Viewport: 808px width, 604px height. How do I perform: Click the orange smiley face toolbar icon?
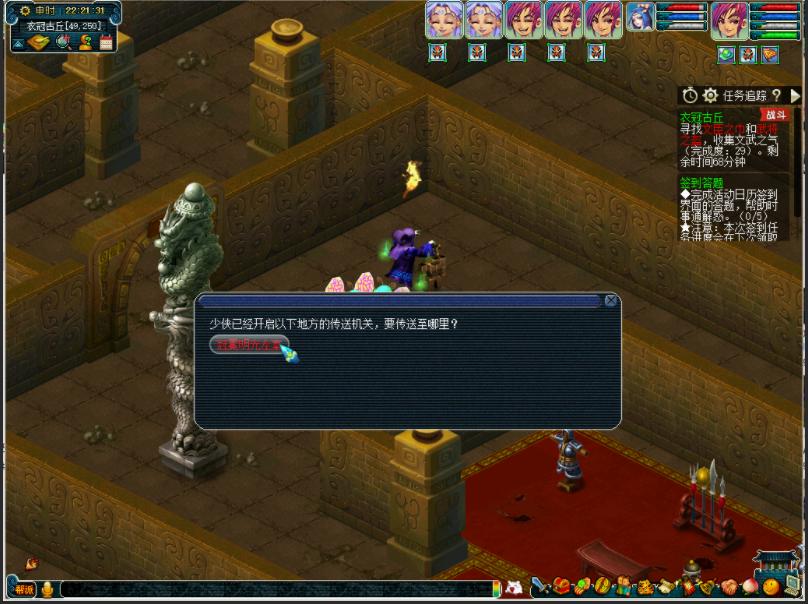coord(770,586)
